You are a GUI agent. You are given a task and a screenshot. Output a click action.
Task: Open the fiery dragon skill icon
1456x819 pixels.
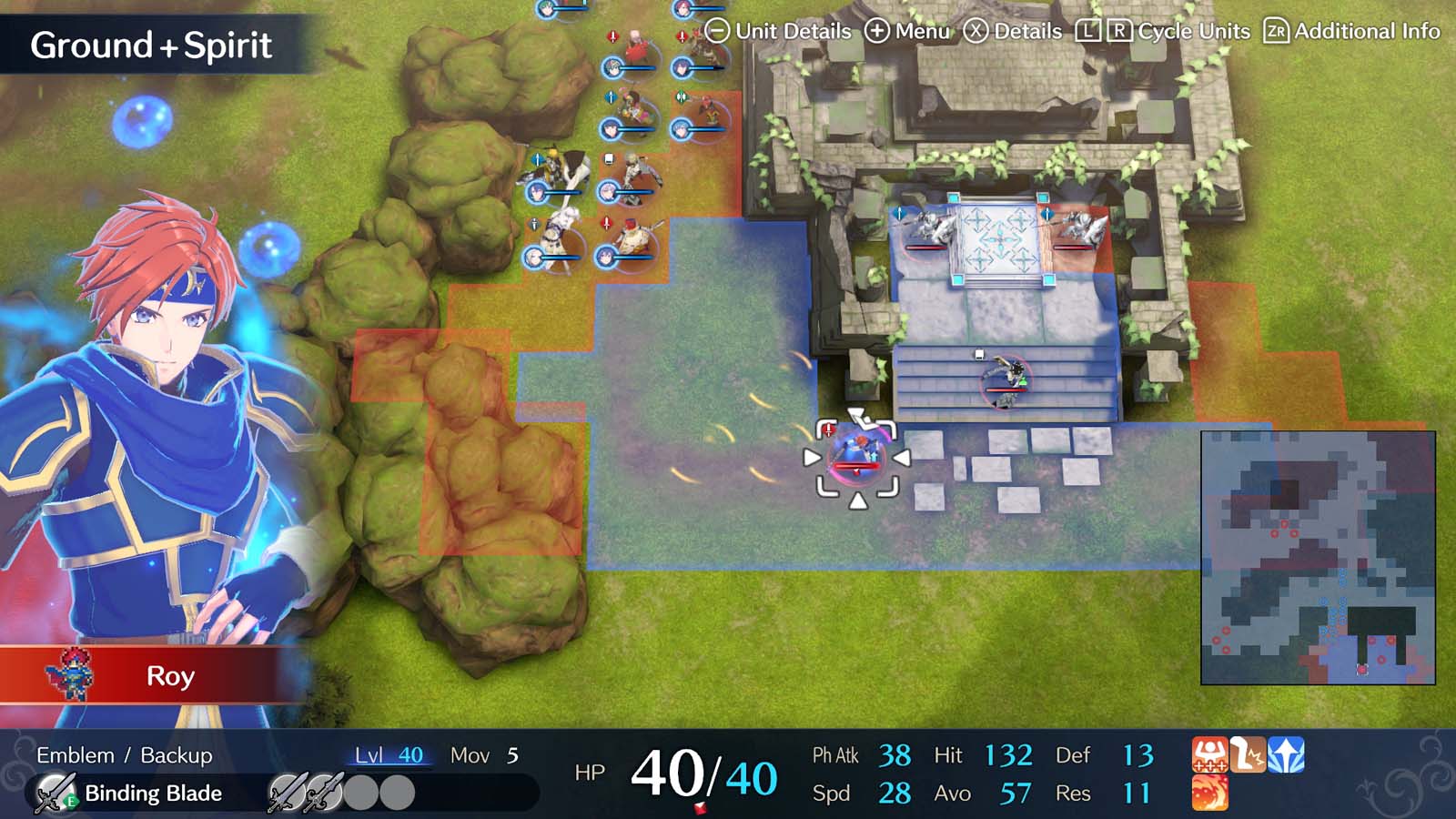pos(1210,794)
